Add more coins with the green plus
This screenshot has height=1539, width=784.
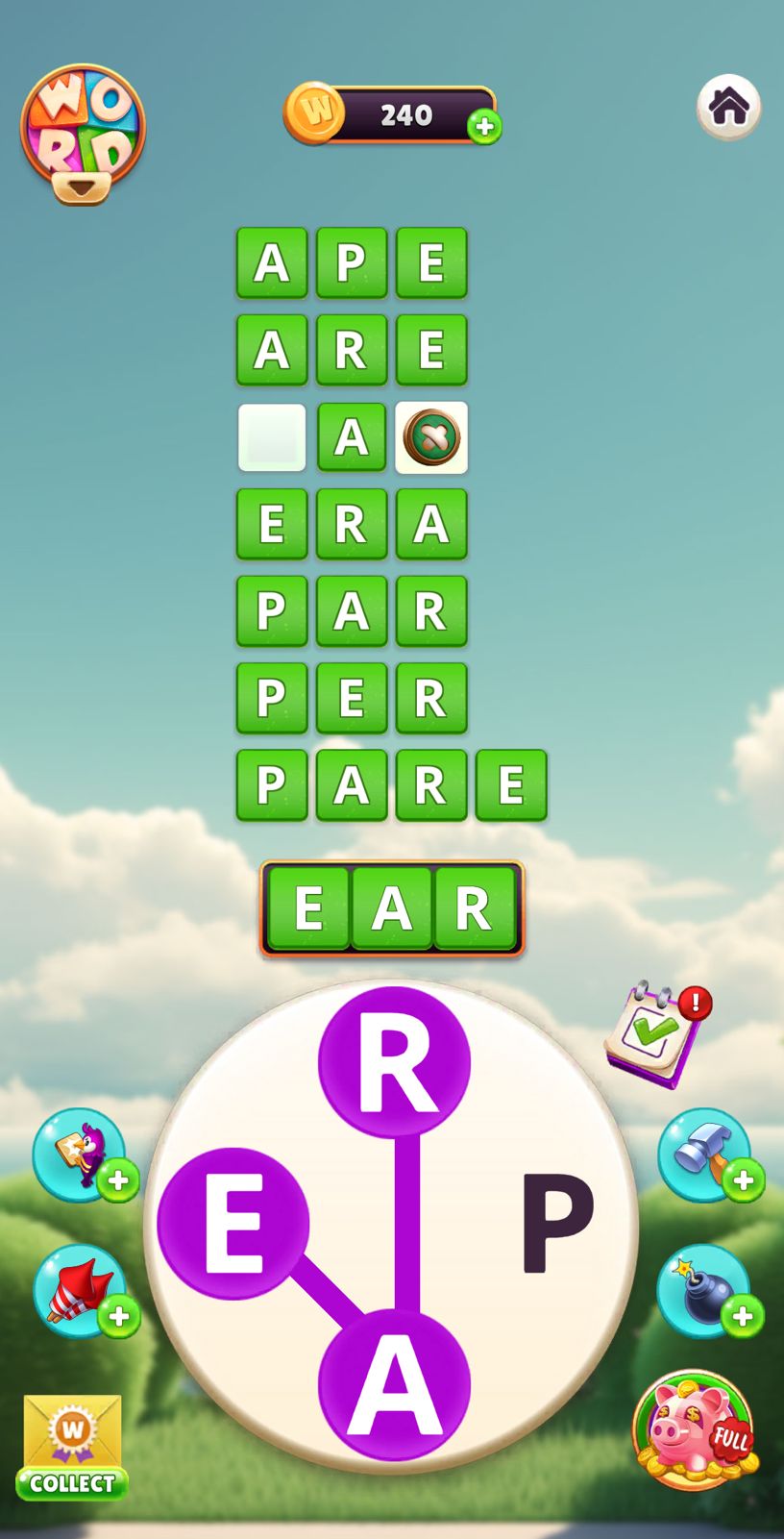pos(484,126)
